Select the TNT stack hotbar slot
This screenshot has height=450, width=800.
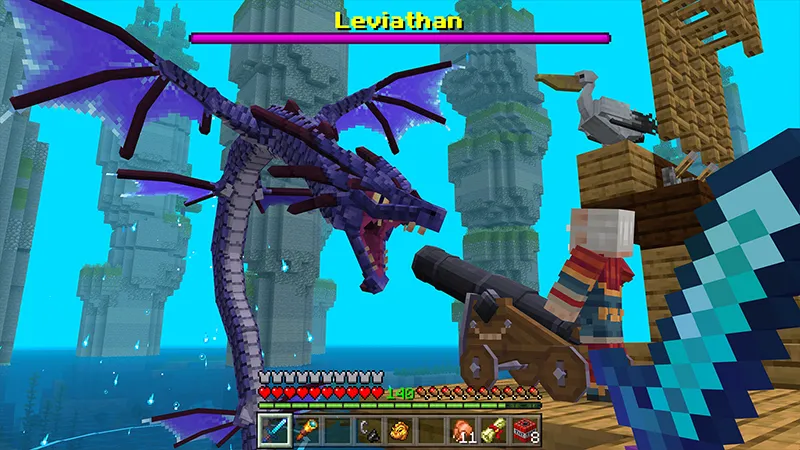[526, 431]
